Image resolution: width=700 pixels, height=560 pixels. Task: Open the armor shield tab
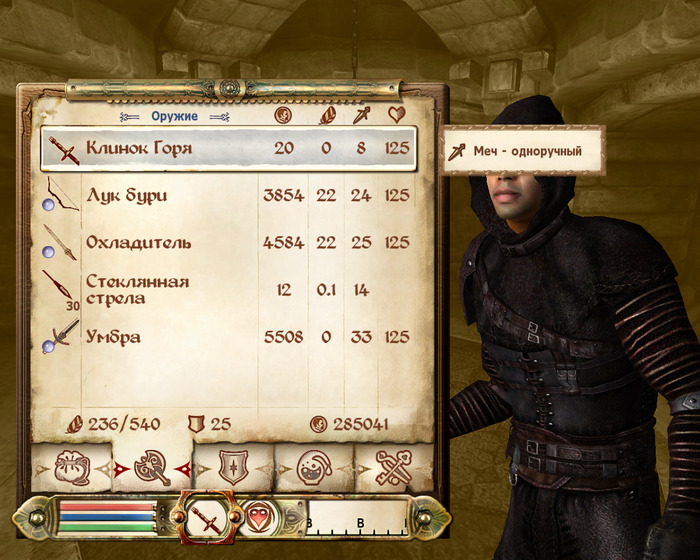[233, 467]
